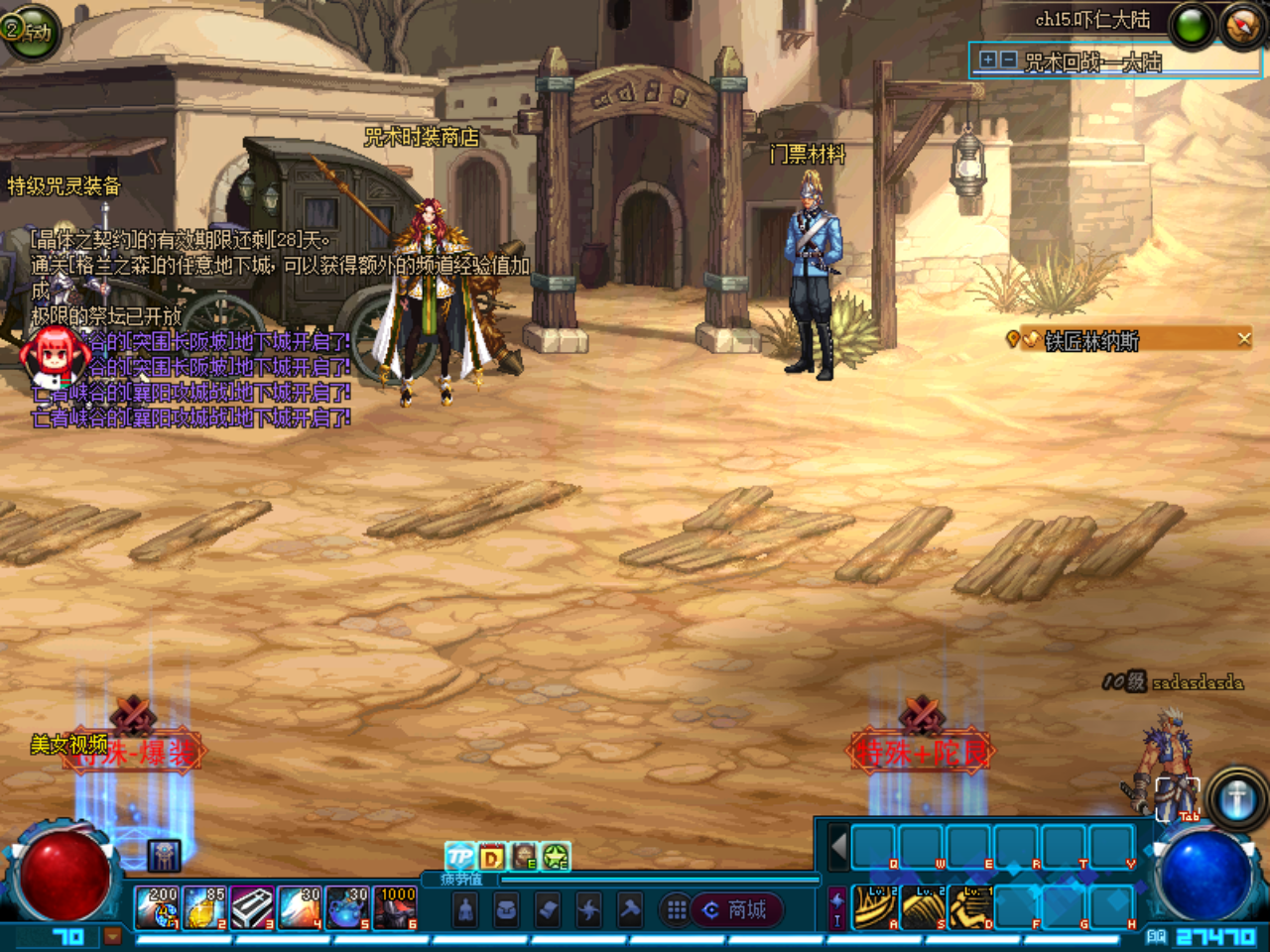Click the minimap plus button
This screenshot has width=1270, height=952.
coord(987,60)
